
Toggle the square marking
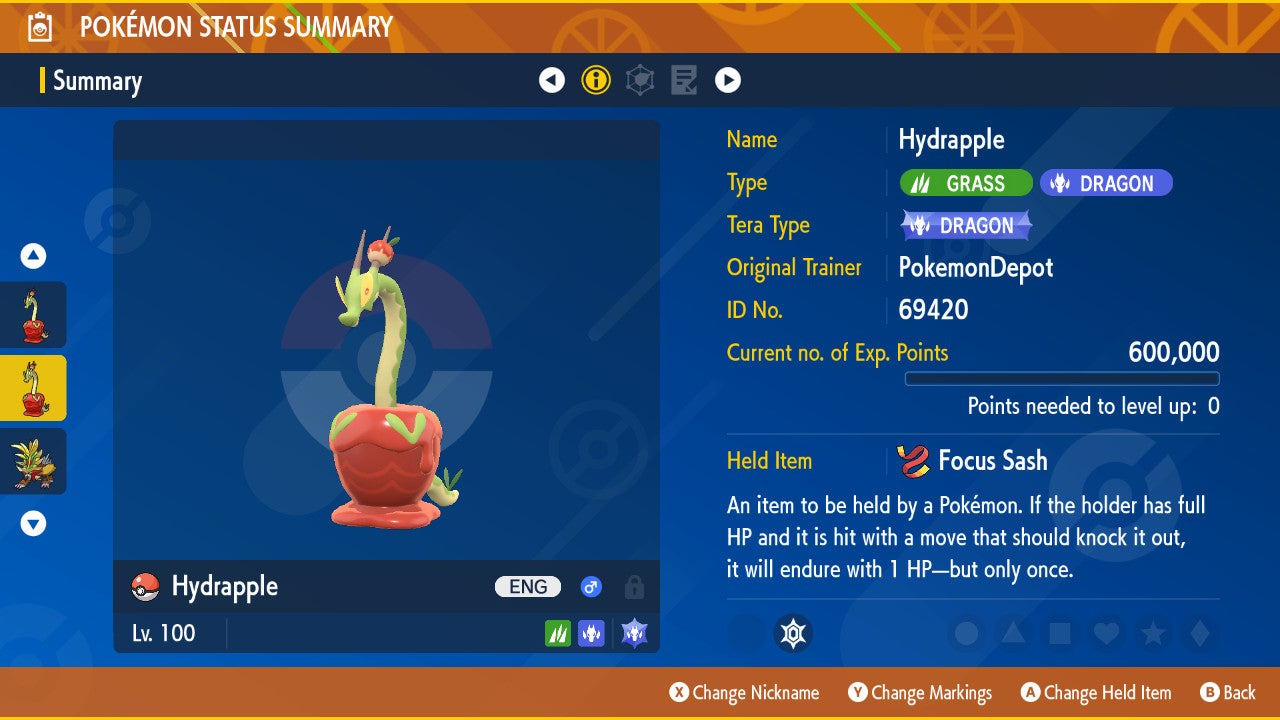[1060, 633]
